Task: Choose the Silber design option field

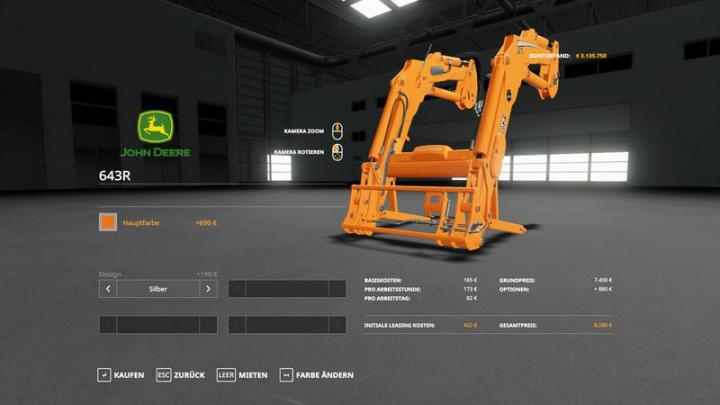Action: point(158,289)
